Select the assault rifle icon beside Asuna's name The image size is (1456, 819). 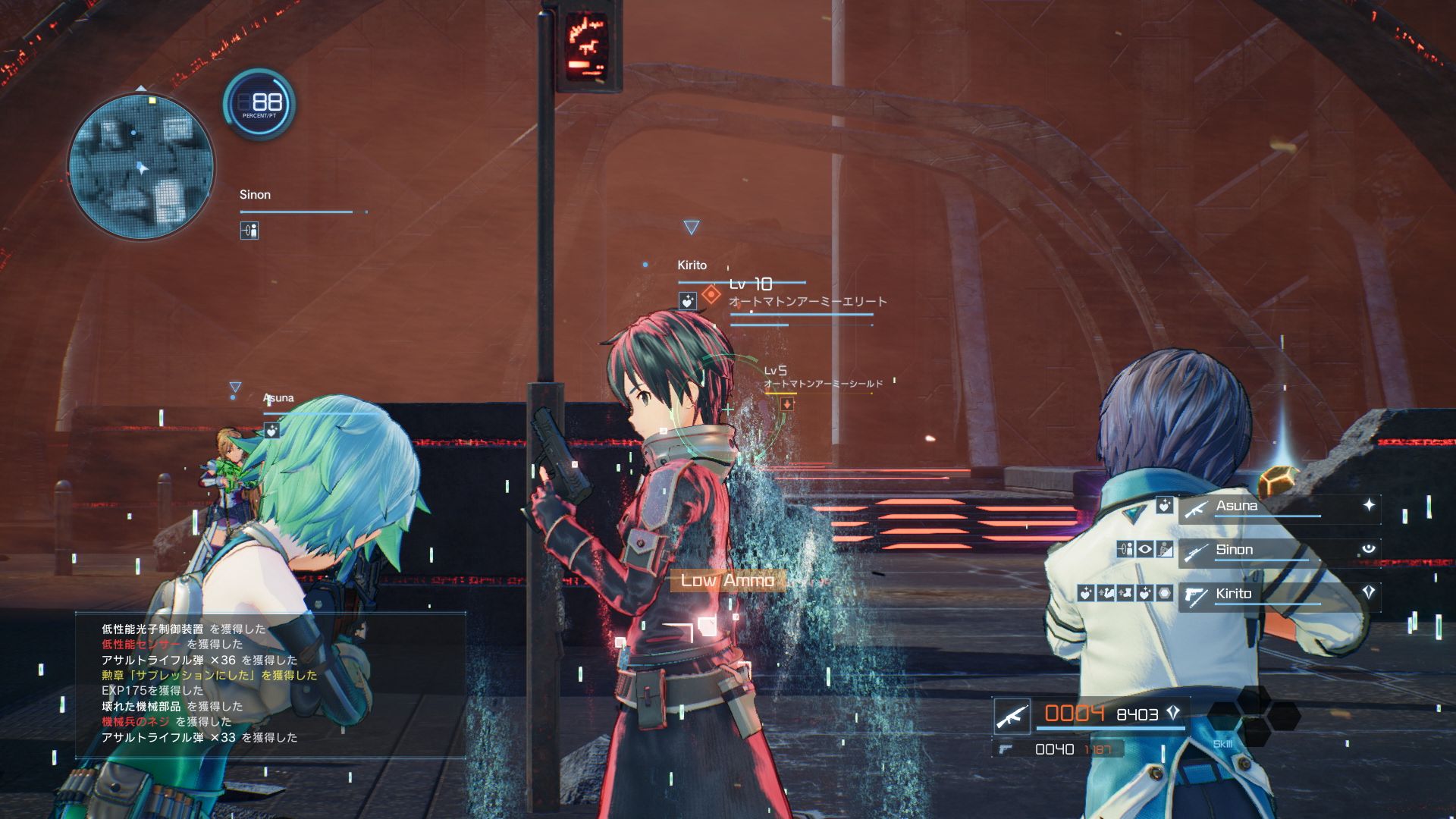coord(1197,510)
